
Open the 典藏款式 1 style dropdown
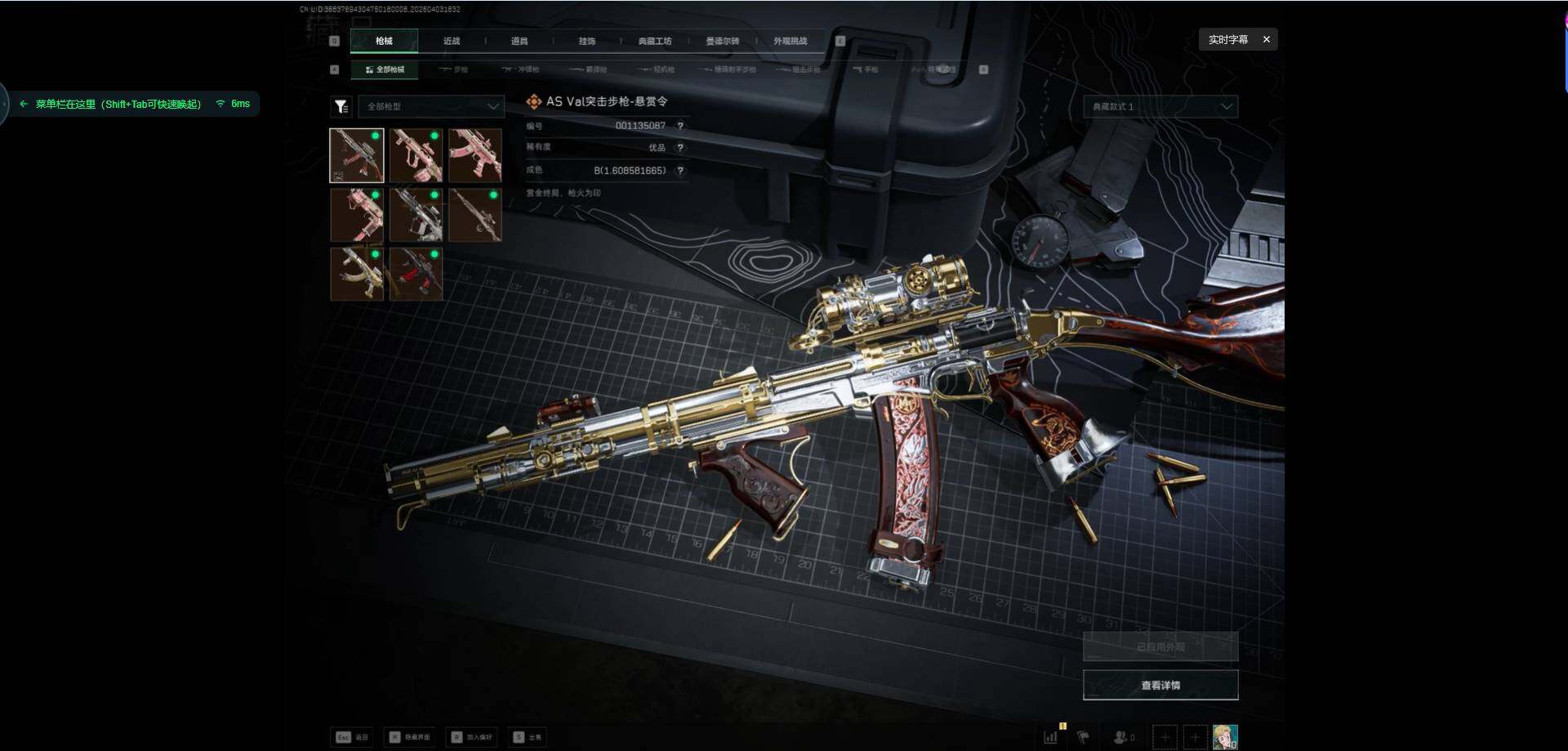pyautogui.click(x=1160, y=106)
